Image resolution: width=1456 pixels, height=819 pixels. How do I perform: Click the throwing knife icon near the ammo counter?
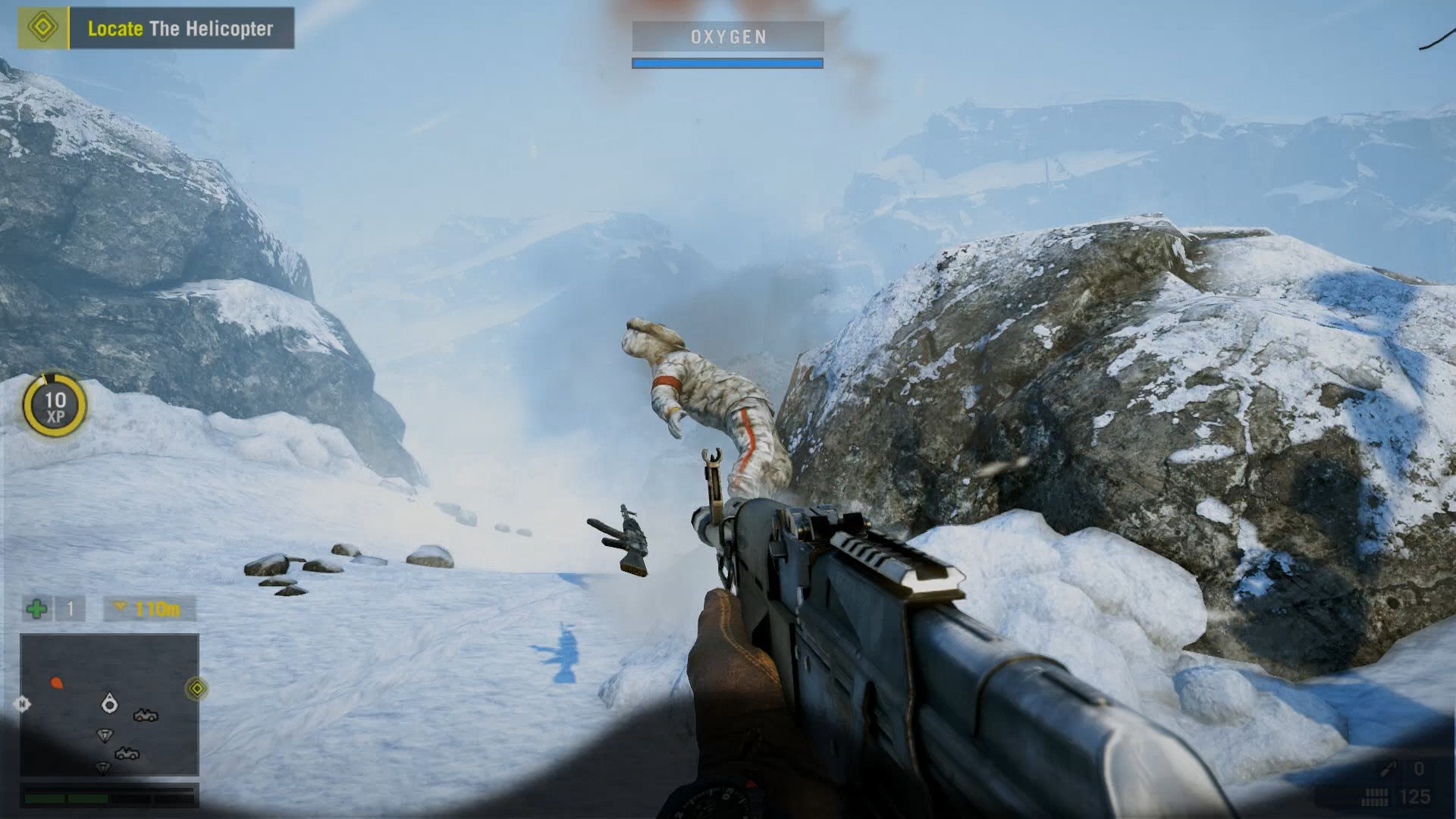(x=1388, y=768)
